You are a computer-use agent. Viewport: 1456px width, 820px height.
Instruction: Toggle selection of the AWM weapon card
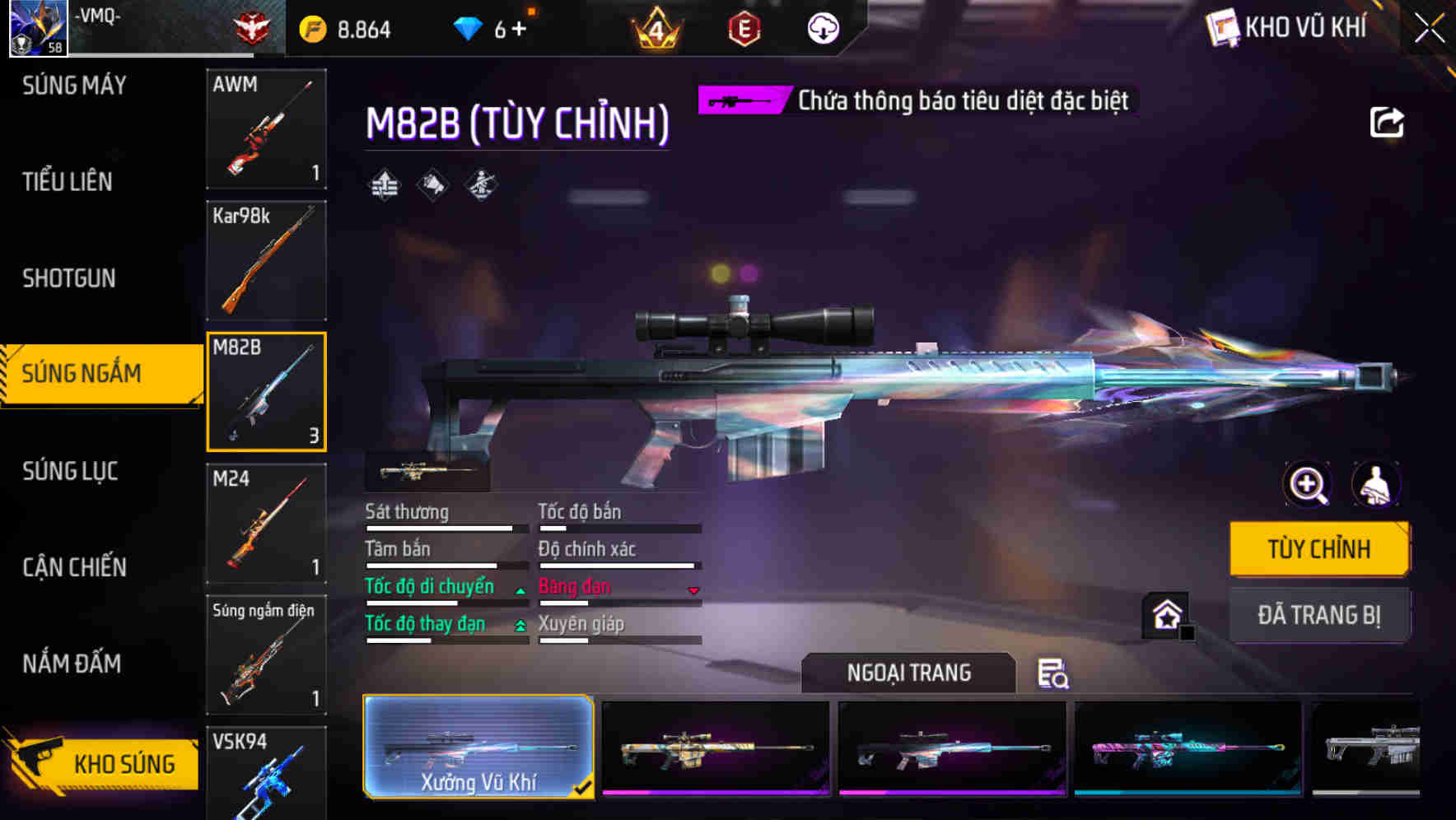(x=266, y=130)
